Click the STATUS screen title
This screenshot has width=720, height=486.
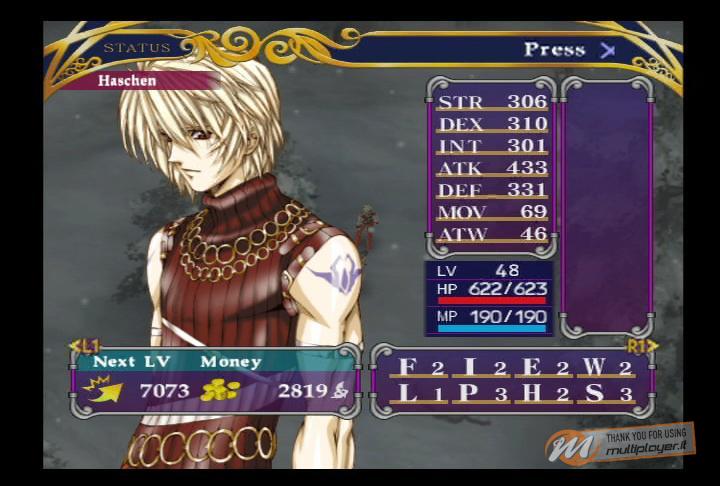(137, 48)
